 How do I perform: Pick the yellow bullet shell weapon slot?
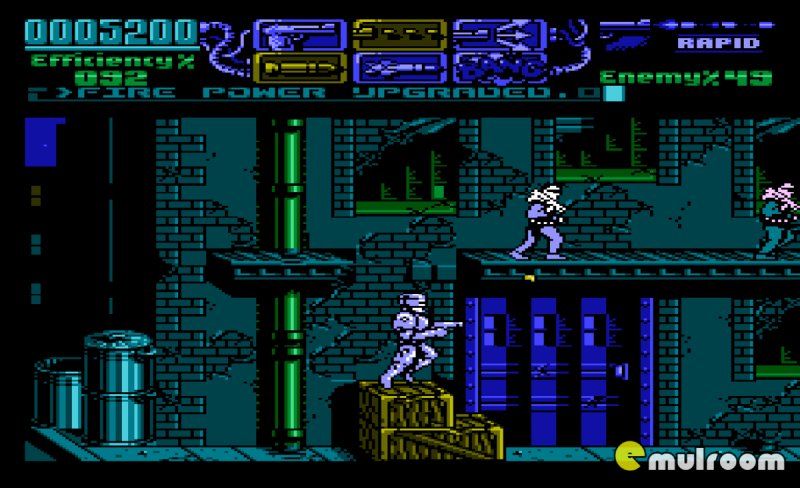pyautogui.click(x=285, y=68)
